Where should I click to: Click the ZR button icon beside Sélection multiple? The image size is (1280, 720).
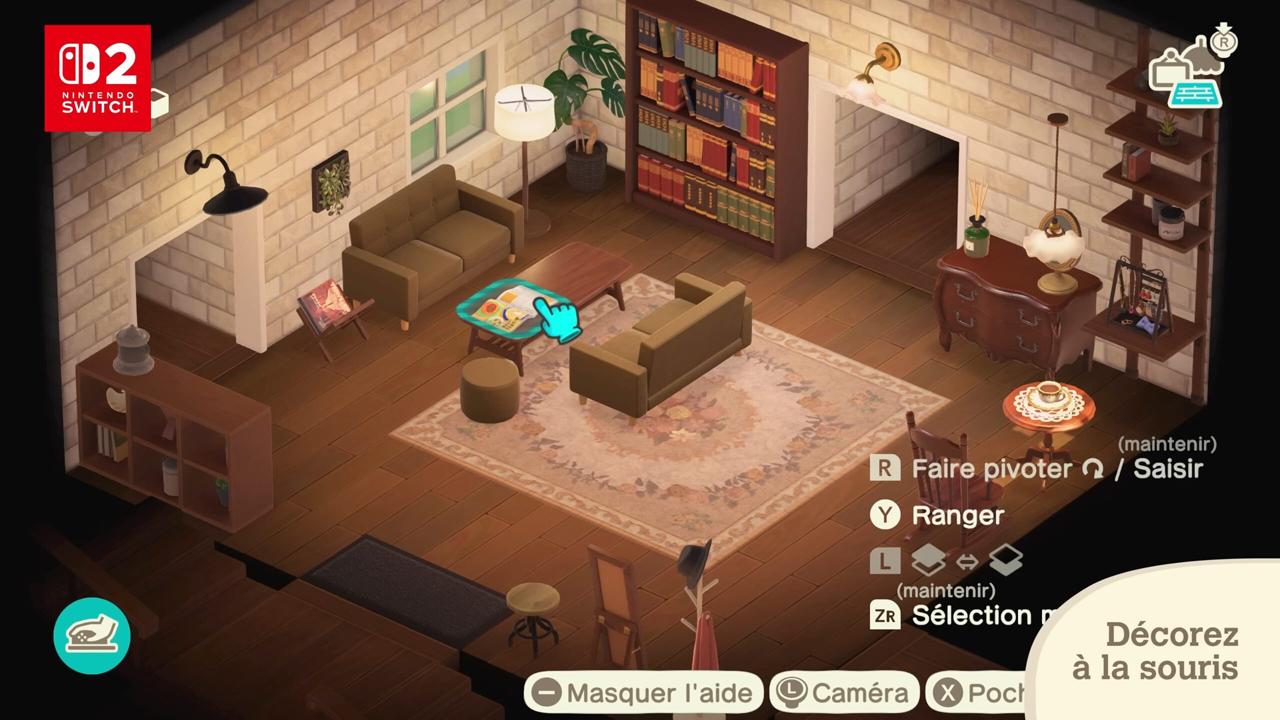(885, 614)
